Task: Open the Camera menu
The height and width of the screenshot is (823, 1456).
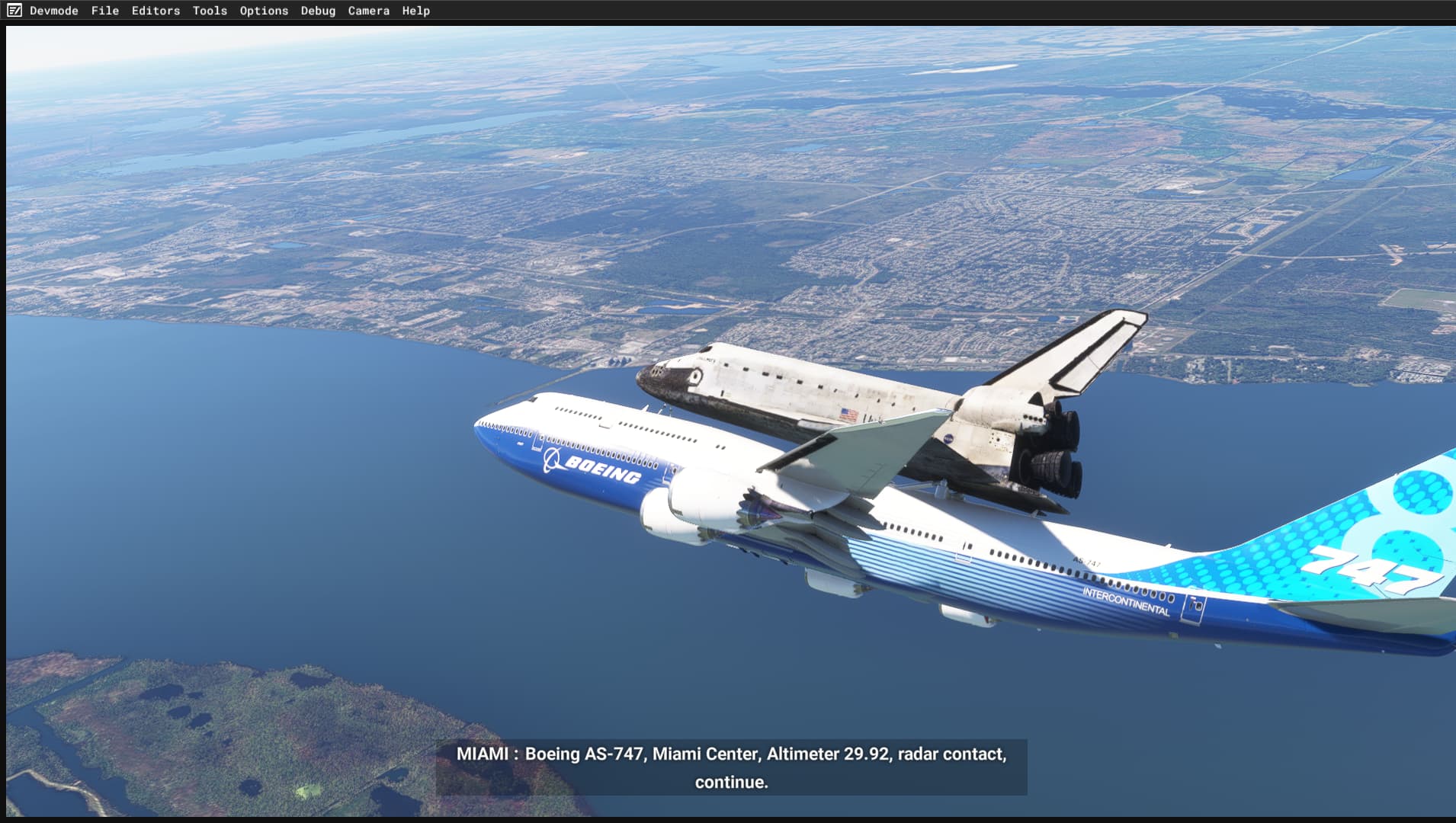Action: point(368,11)
